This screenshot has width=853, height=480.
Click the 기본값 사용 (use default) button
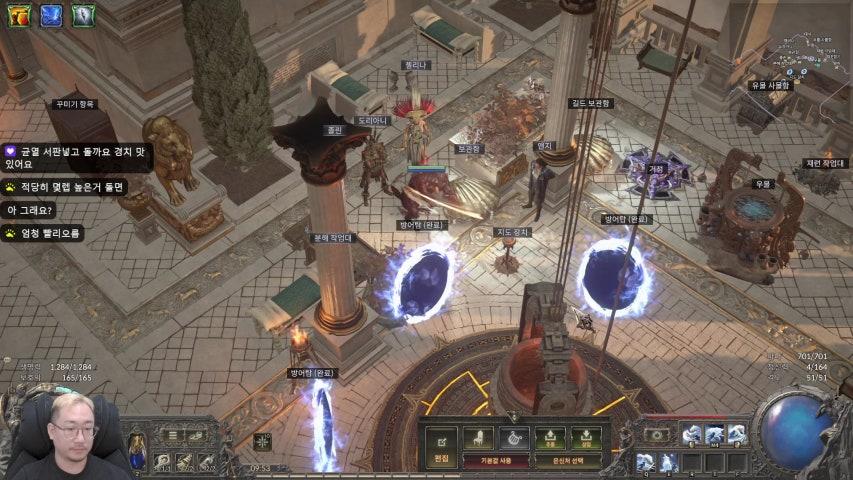click(495, 460)
